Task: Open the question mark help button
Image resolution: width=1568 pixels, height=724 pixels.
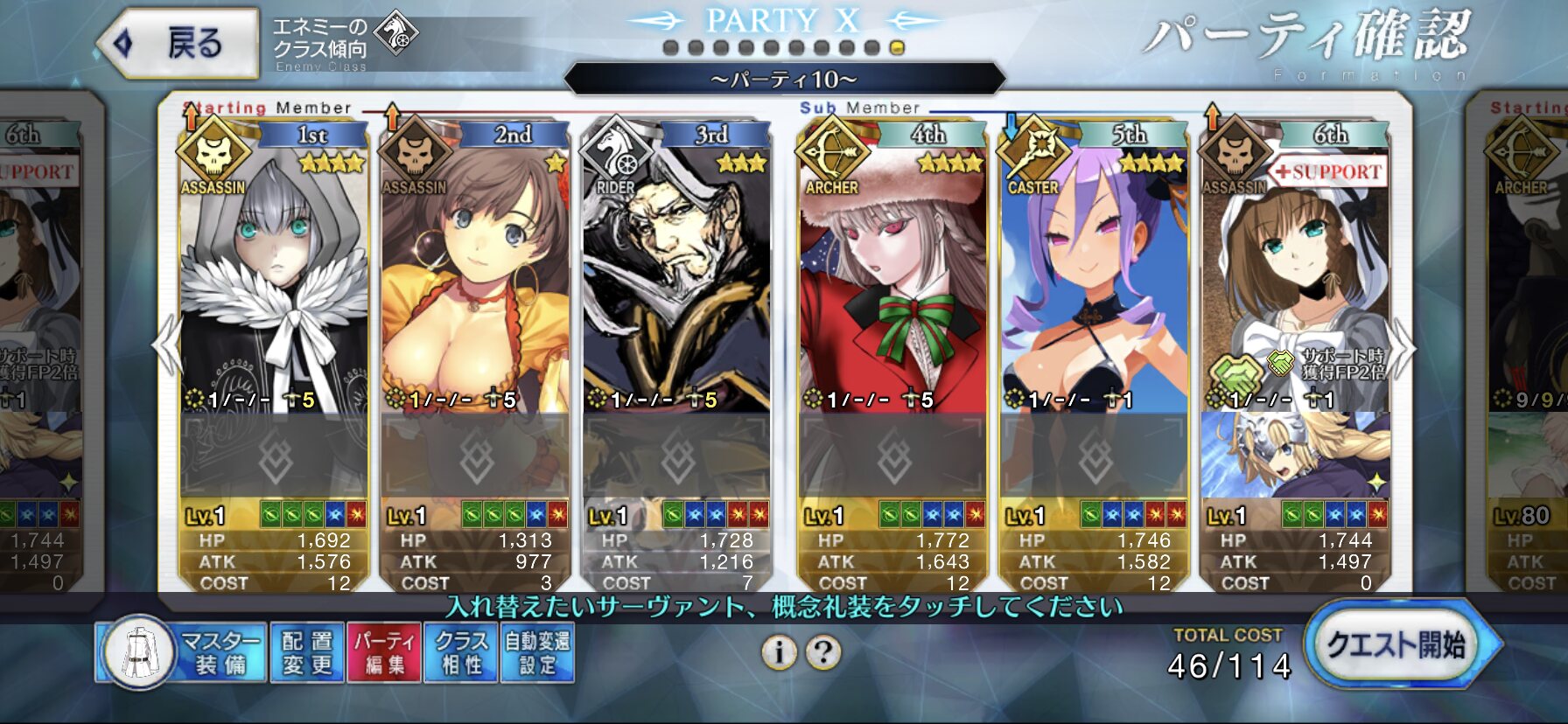Action: 823,652
